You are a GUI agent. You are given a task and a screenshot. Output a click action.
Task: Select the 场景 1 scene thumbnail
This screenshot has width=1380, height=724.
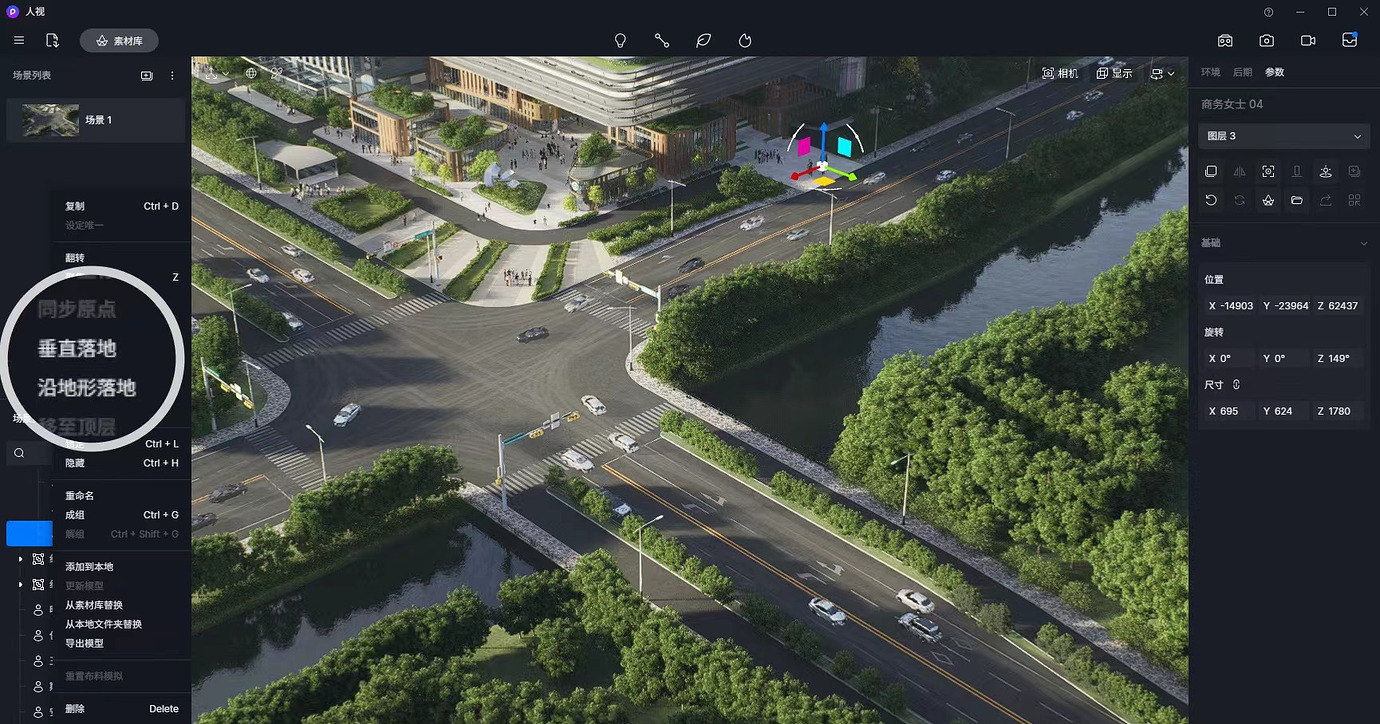[x=51, y=120]
